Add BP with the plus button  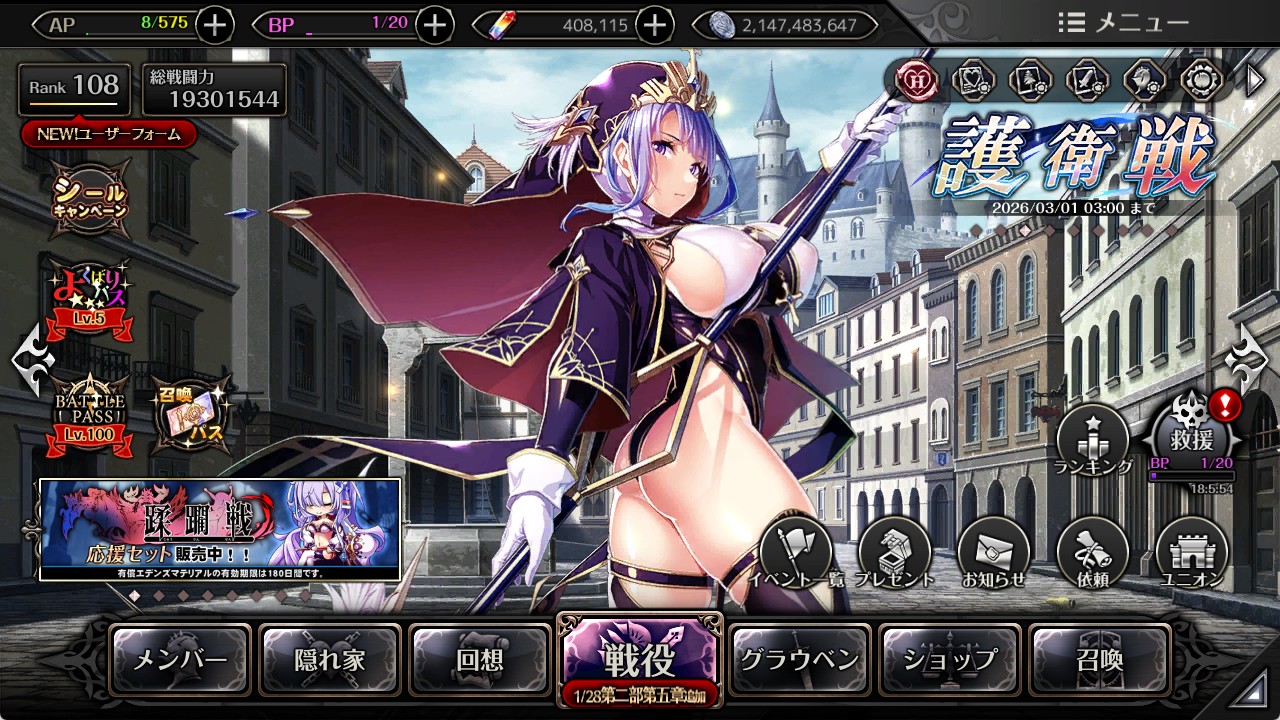coord(434,25)
